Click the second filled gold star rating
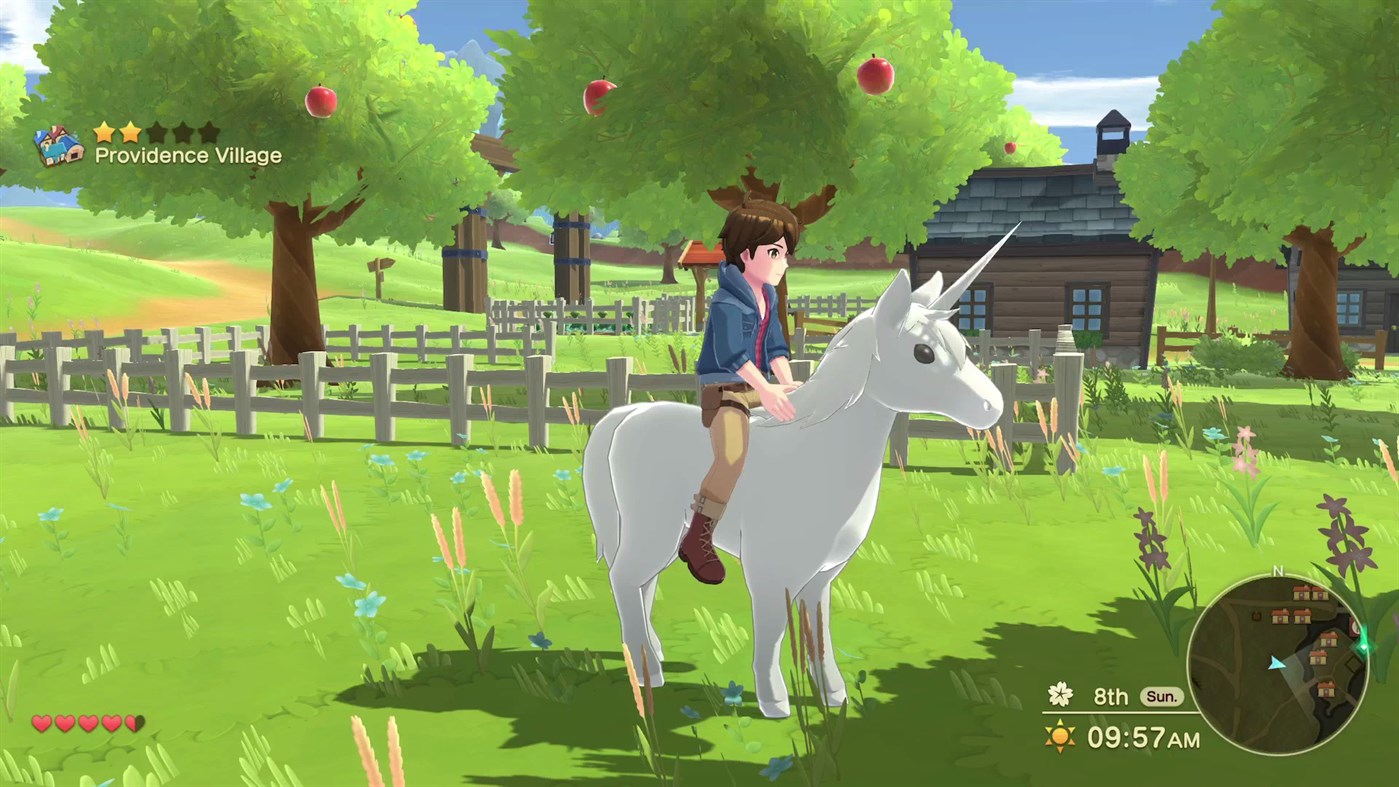Viewport: 1399px width, 787px height. [x=132, y=131]
